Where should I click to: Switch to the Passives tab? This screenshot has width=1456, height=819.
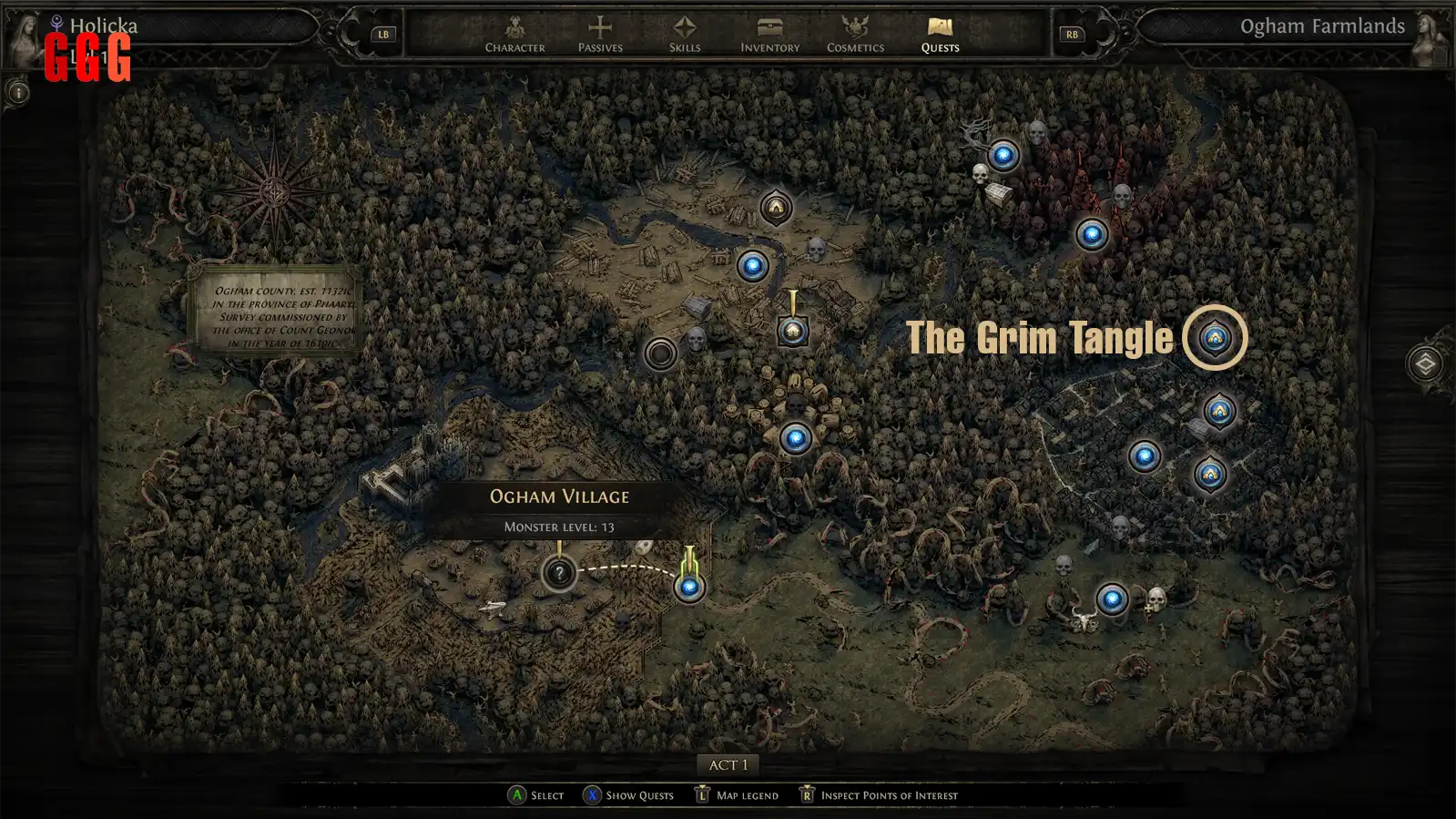click(600, 35)
